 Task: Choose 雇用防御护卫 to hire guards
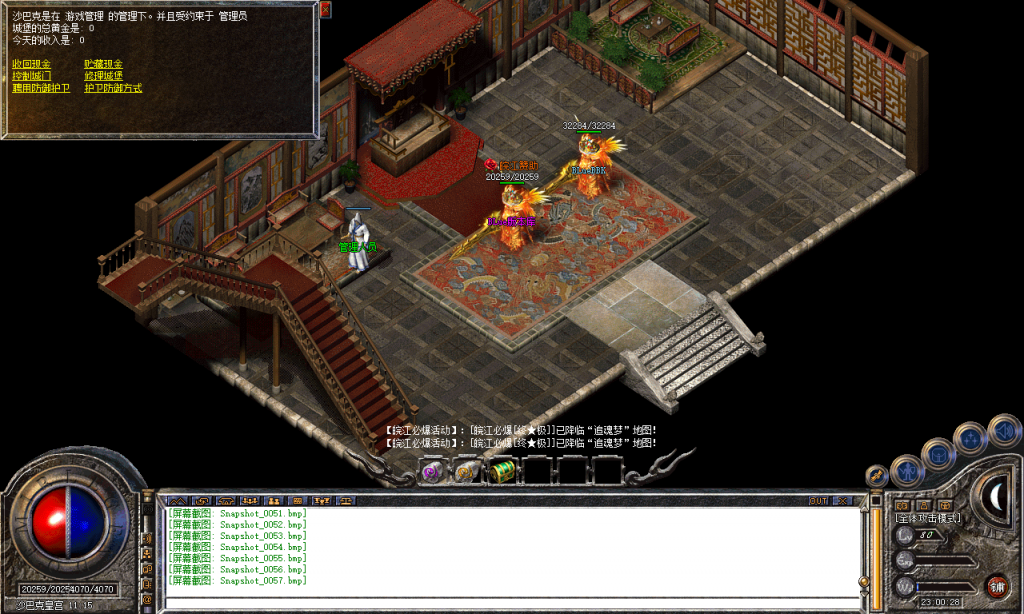[x=41, y=88]
